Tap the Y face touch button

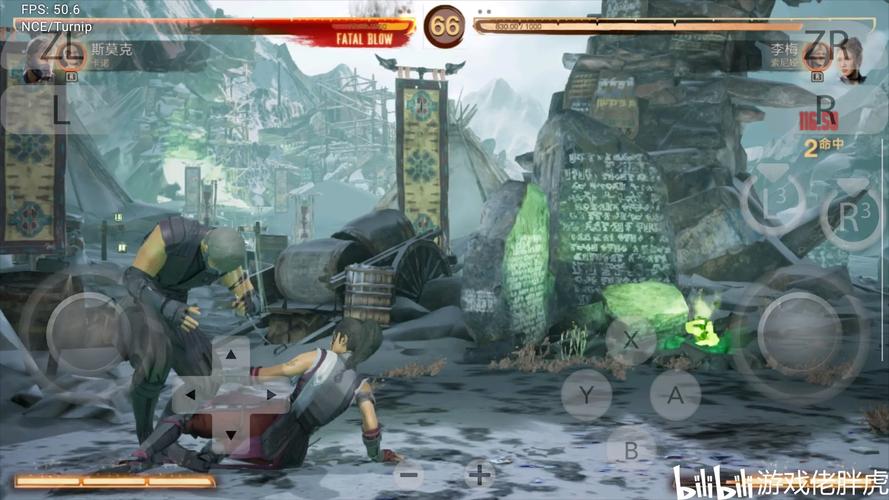[x=586, y=395]
